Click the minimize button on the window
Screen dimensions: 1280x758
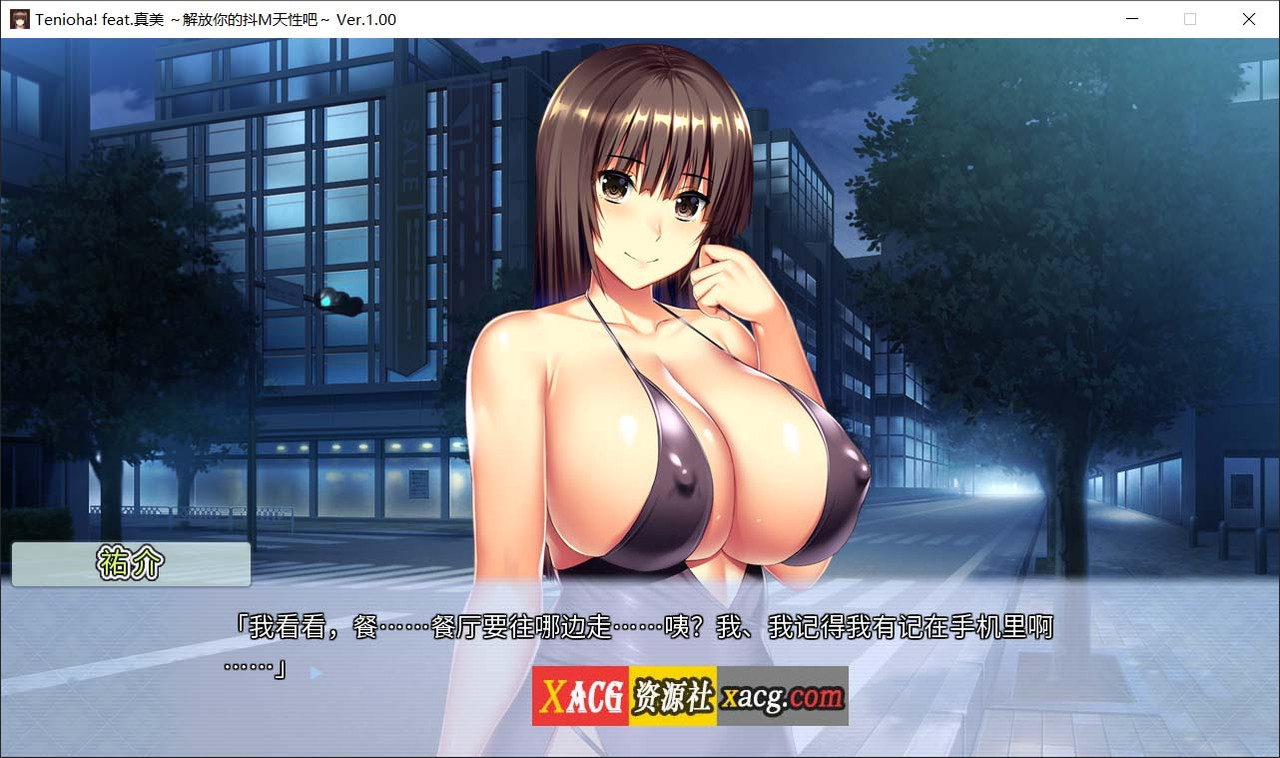[1131, 19]
